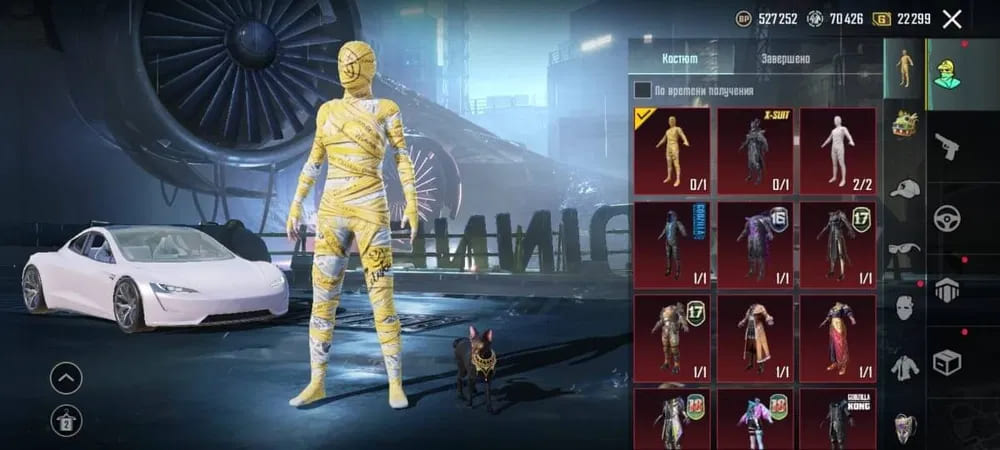Select the white mummy costume tile

837,150
